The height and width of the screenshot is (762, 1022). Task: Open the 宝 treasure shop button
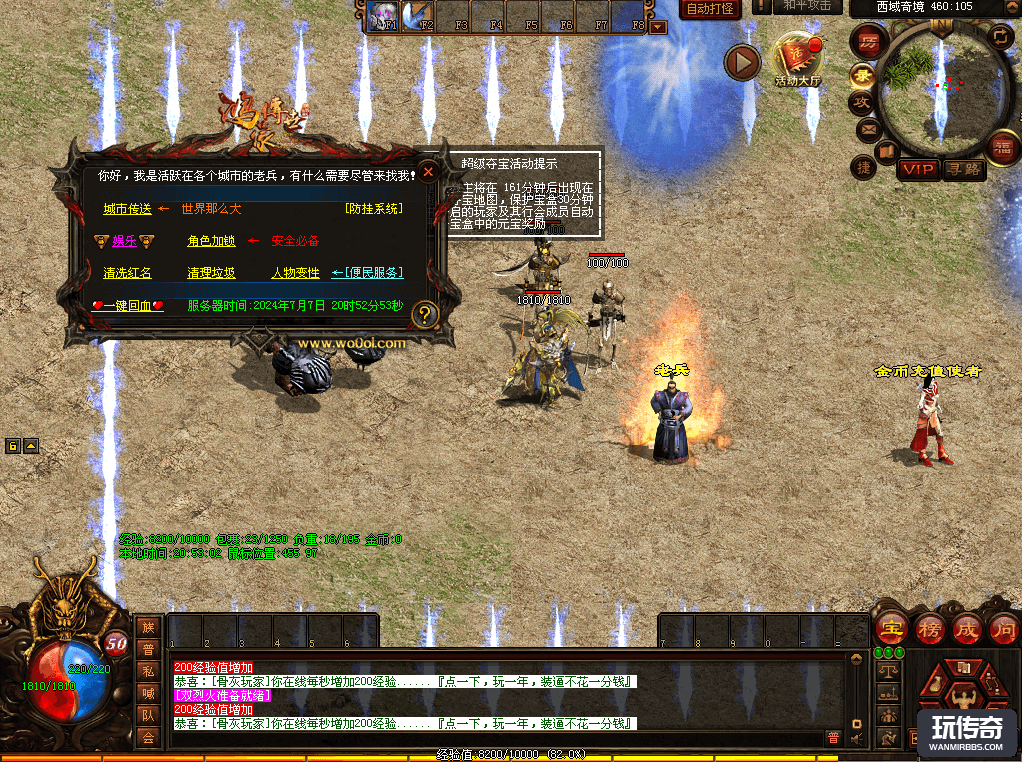(889, 629)
